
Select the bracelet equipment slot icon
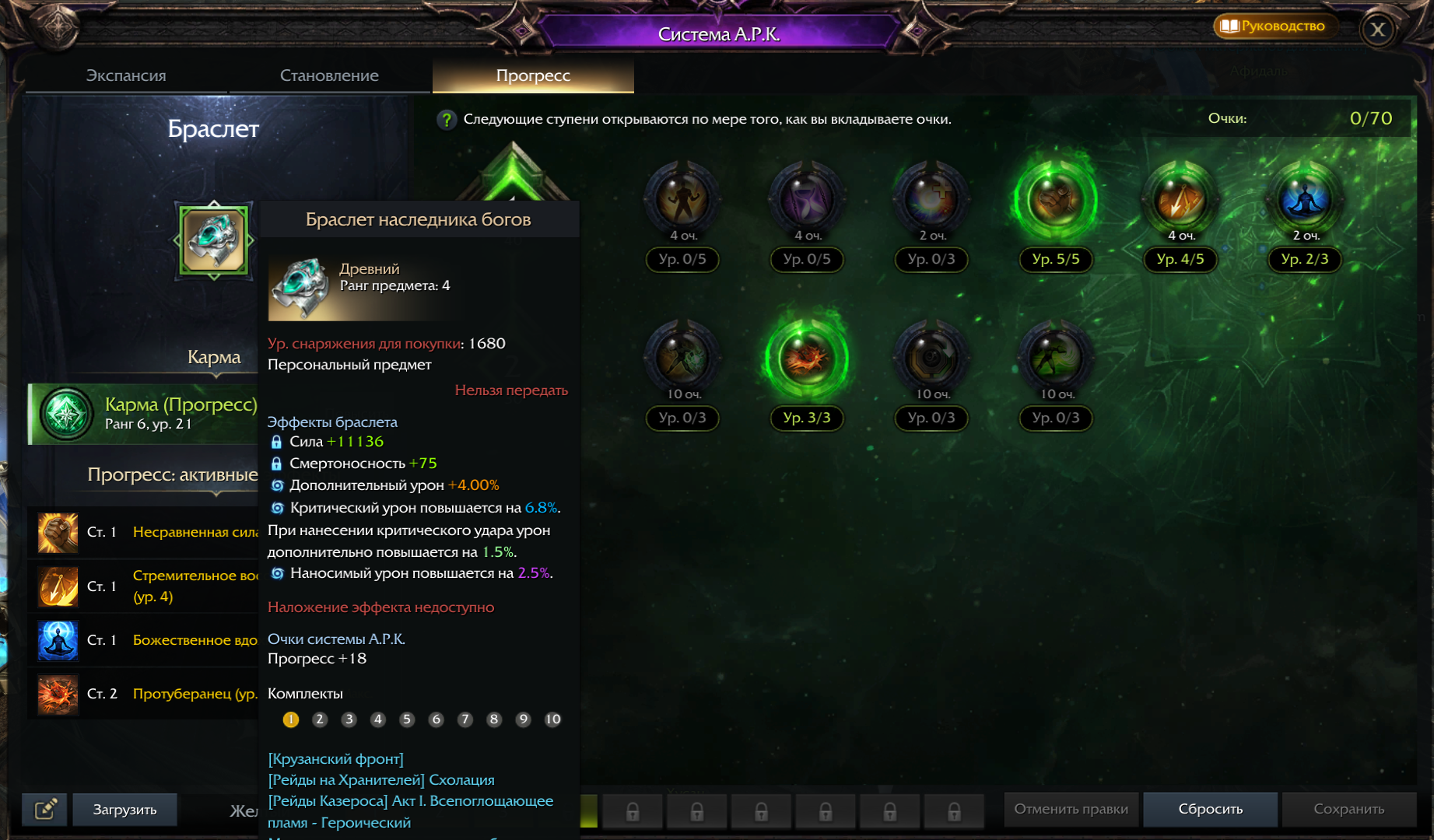[214, 240]
